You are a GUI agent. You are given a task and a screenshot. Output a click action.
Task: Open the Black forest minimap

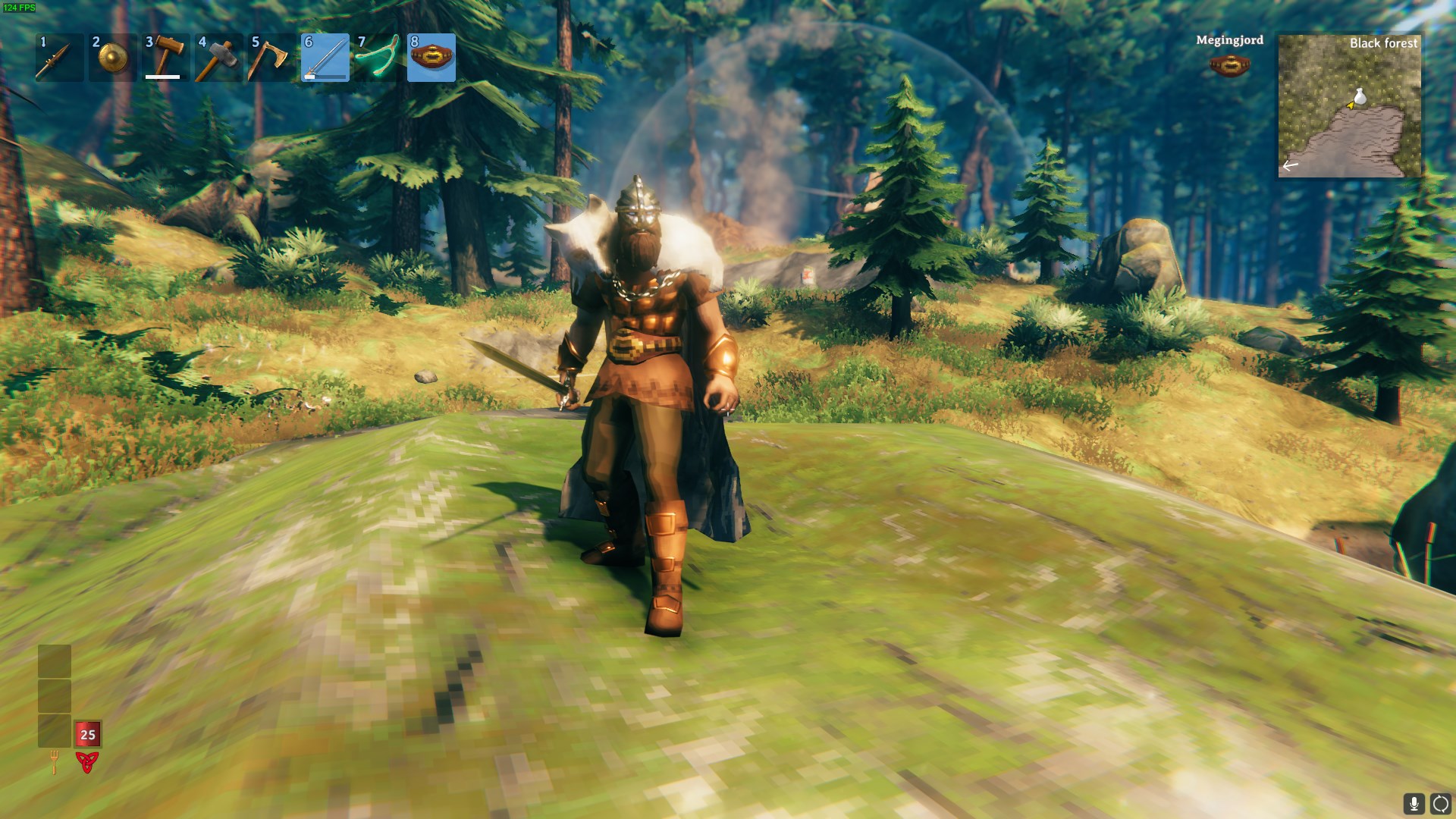[1350, 105]
